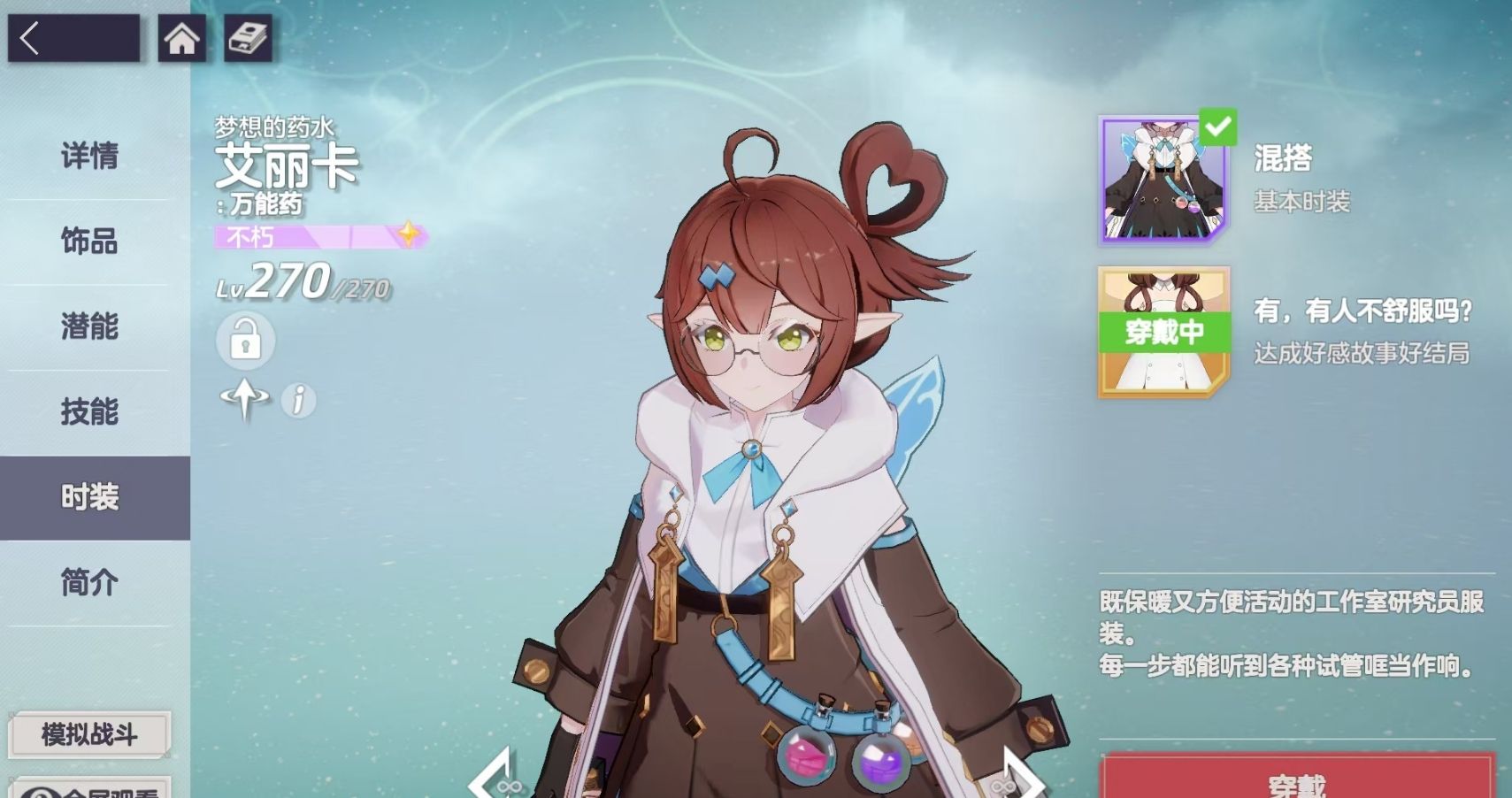Viewport: 1512px width, 798px height.
Task: Rotate character with the left arrow
Action: pyautogui.click(x=494, y=777)
